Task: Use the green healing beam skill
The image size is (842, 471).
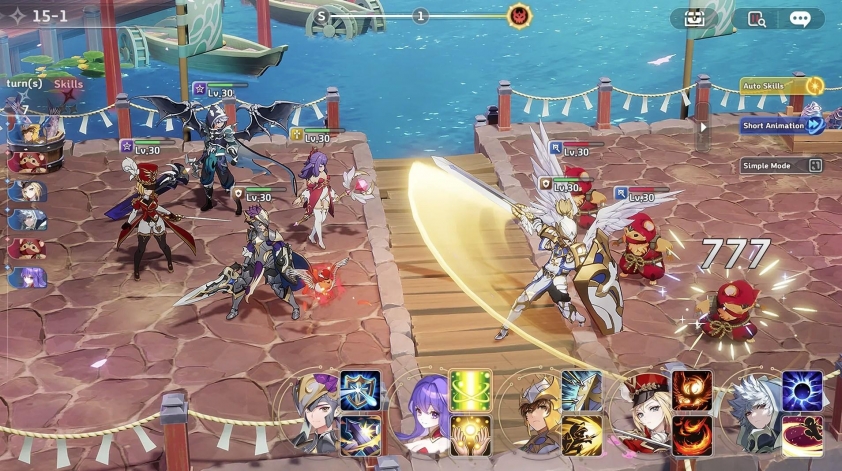Action: (469, 391)
